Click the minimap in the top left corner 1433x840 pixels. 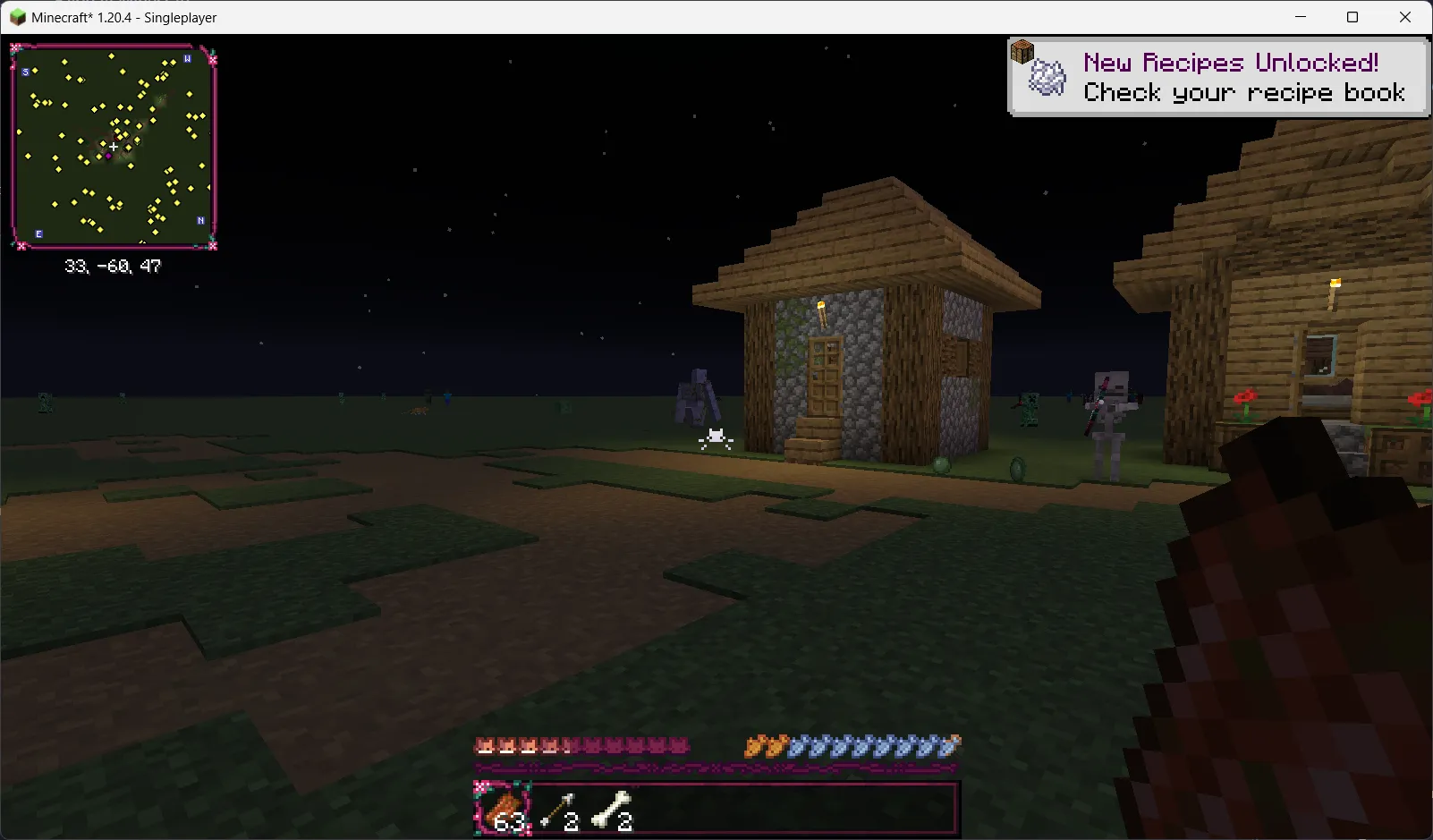pos(114,146)
